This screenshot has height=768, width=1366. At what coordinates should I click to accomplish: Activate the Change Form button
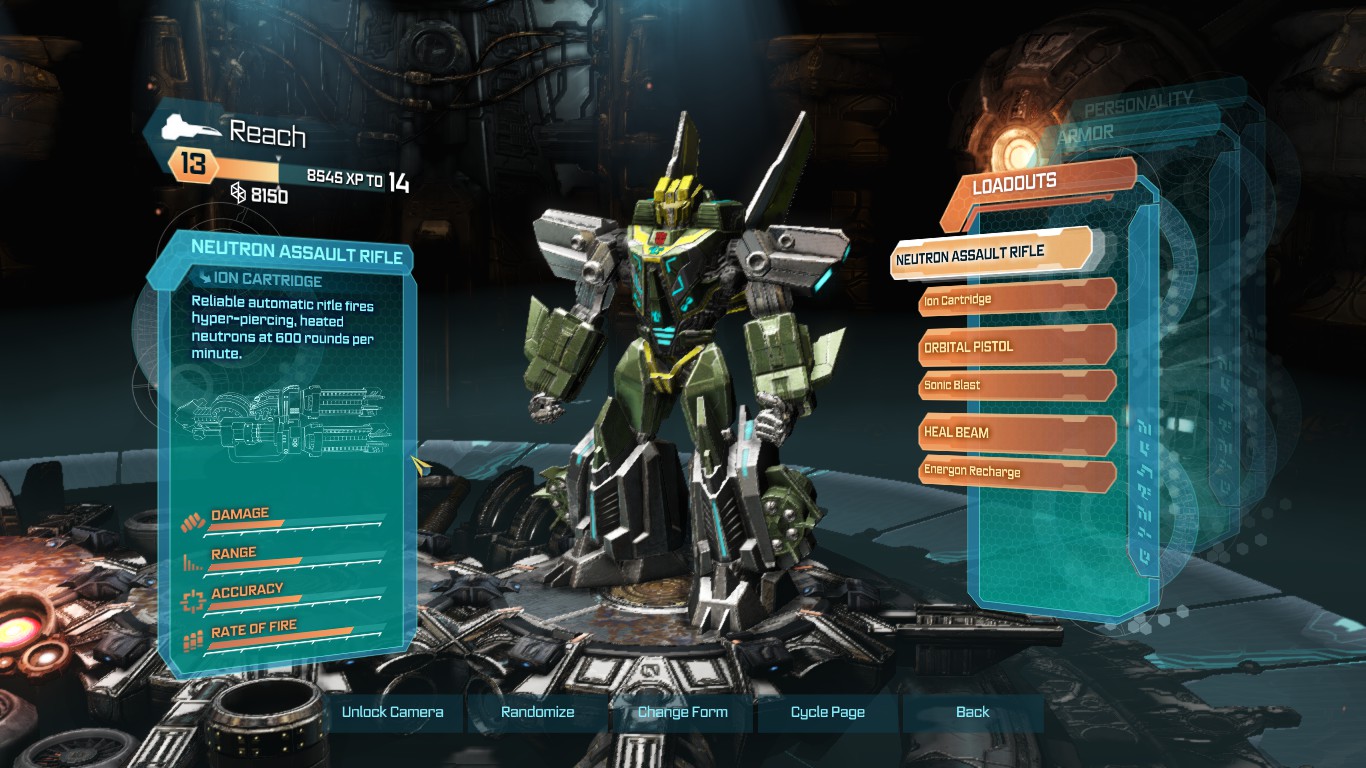coord(683,712)
